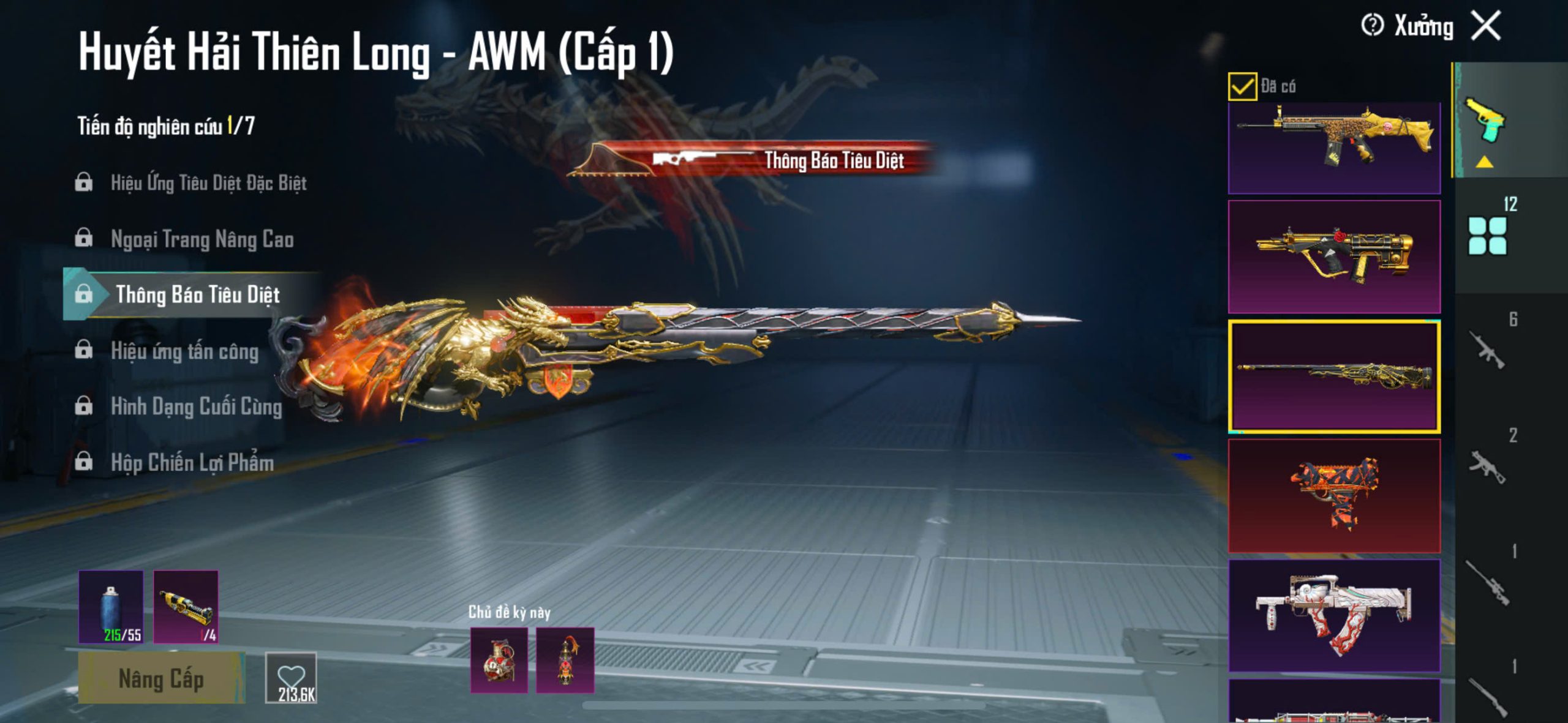Screen dimensions: 1568x723
Task: Select Thông Báo Tiêu Diệt entry
Action: point(197,294)
